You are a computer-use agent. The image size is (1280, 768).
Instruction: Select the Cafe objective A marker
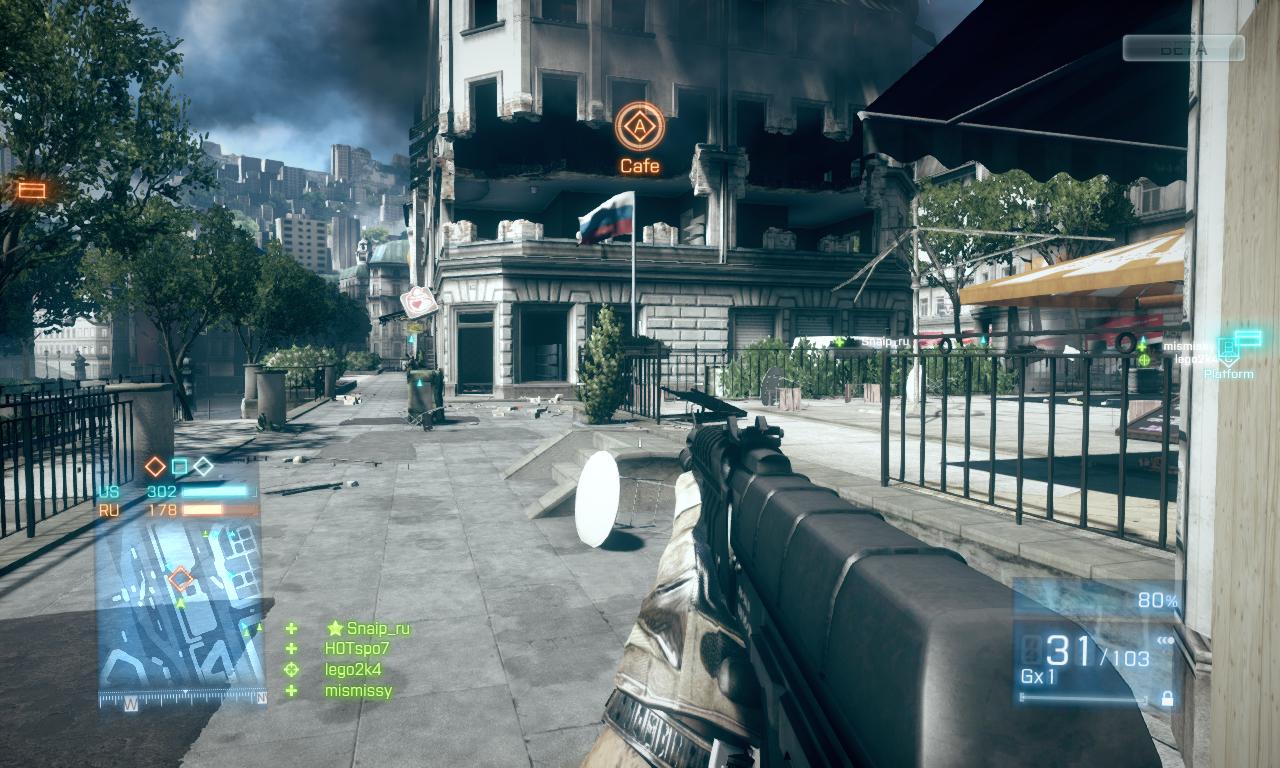pos(639,126)
